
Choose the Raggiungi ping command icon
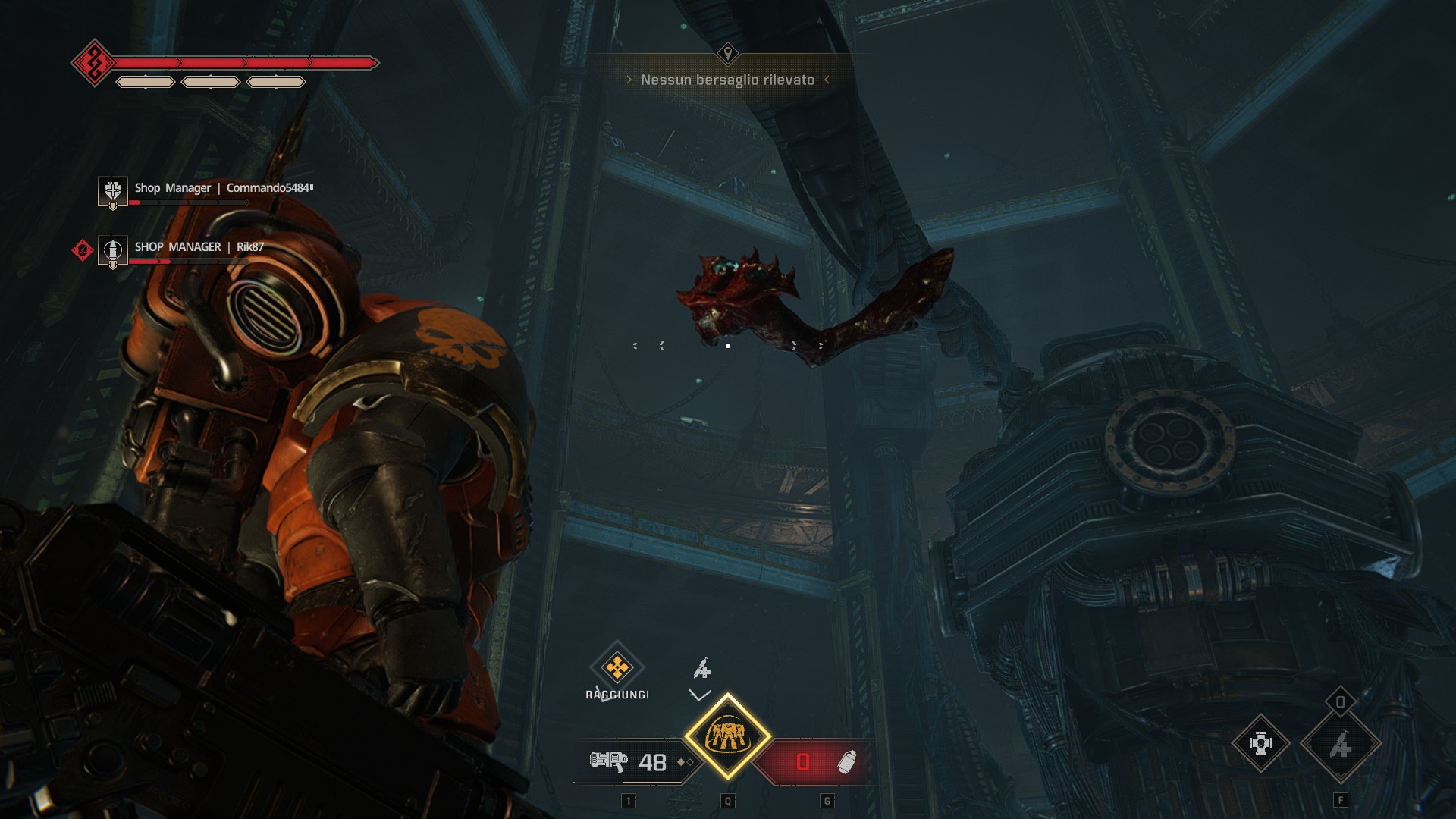pyautogui.click(x=617, y=668)
